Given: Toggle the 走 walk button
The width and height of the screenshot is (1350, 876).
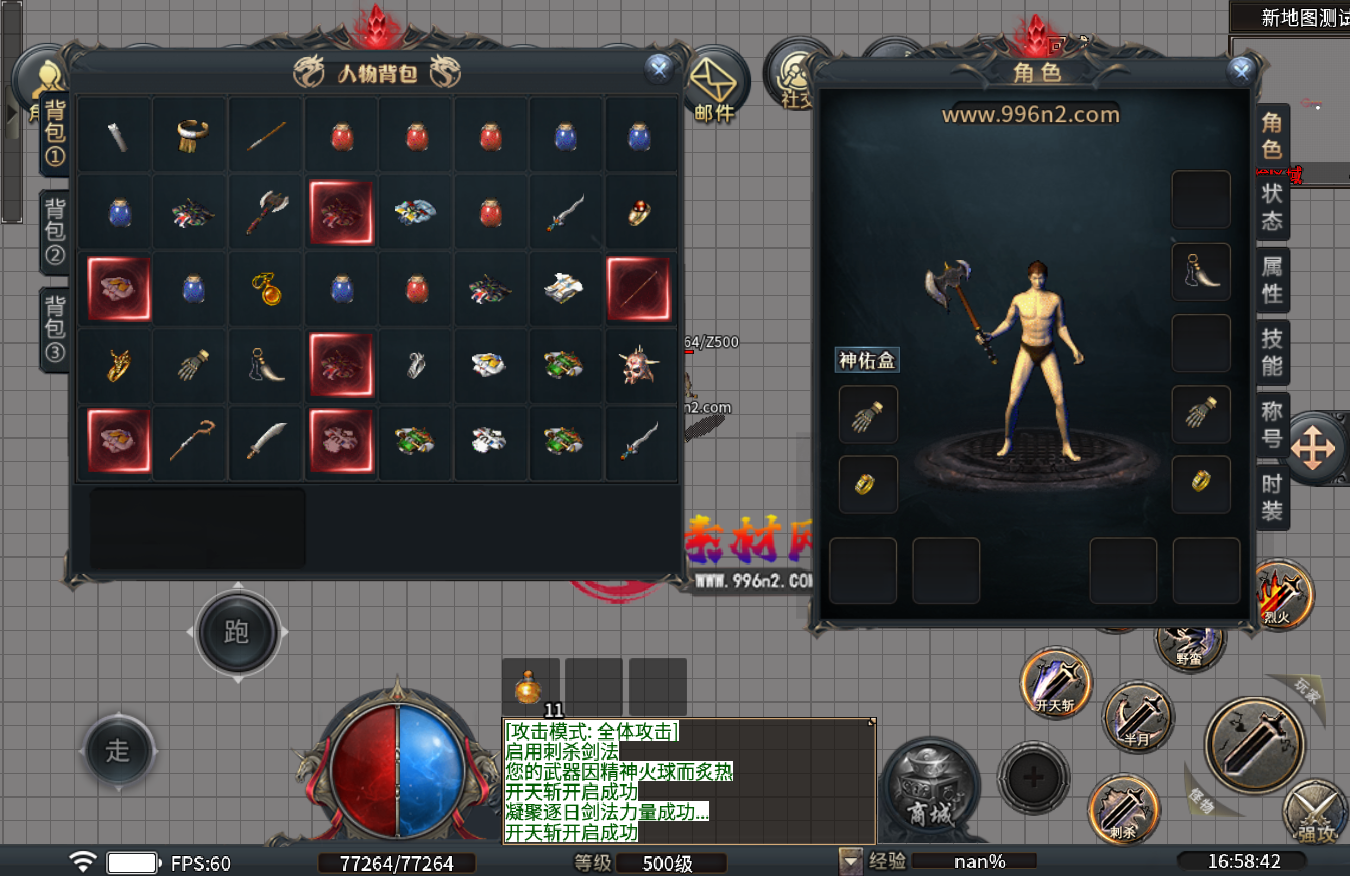Looking at the screenshot, I should click(x=118, y=751).
